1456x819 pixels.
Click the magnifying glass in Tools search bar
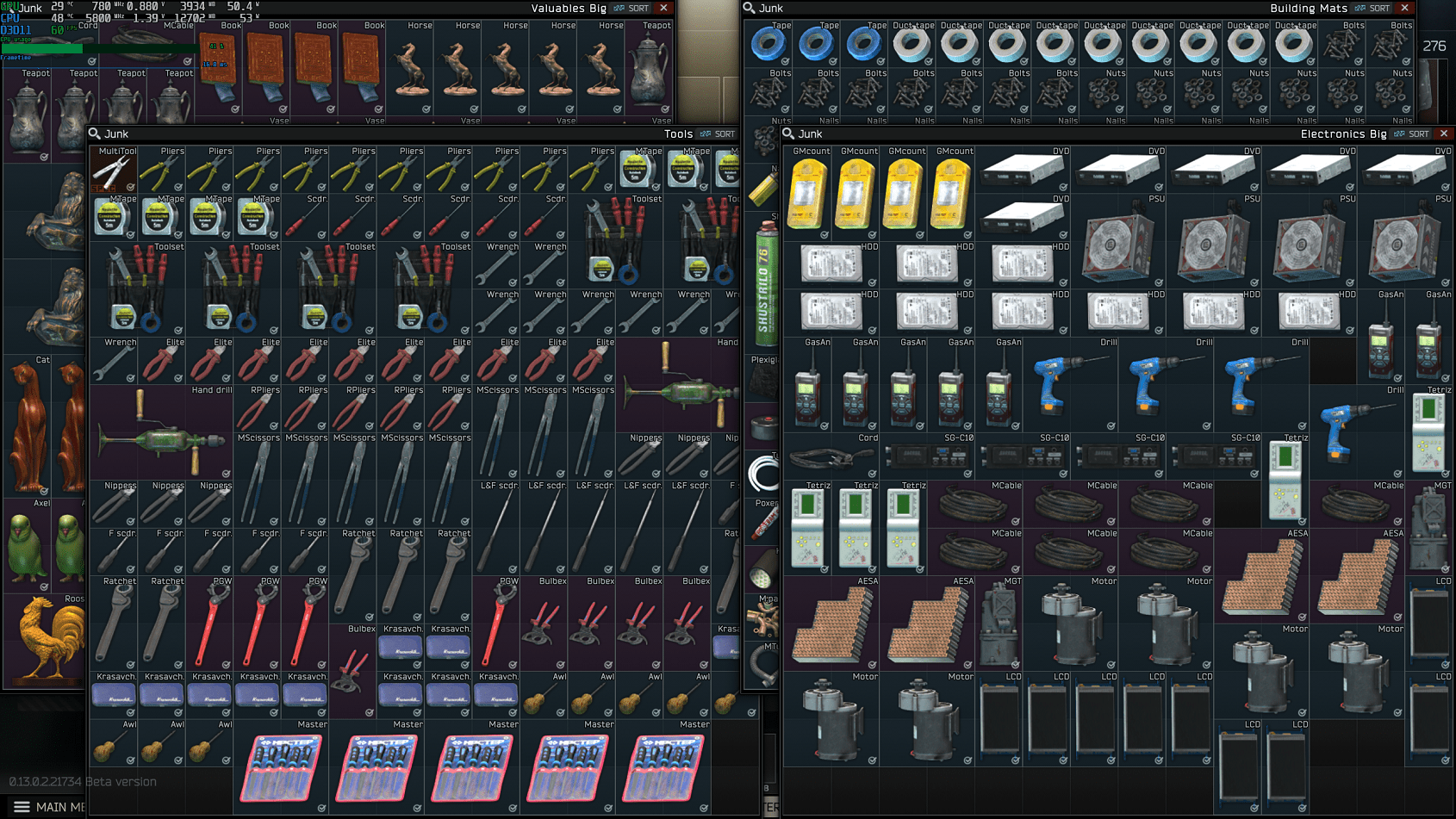click(x=93, y=133)
